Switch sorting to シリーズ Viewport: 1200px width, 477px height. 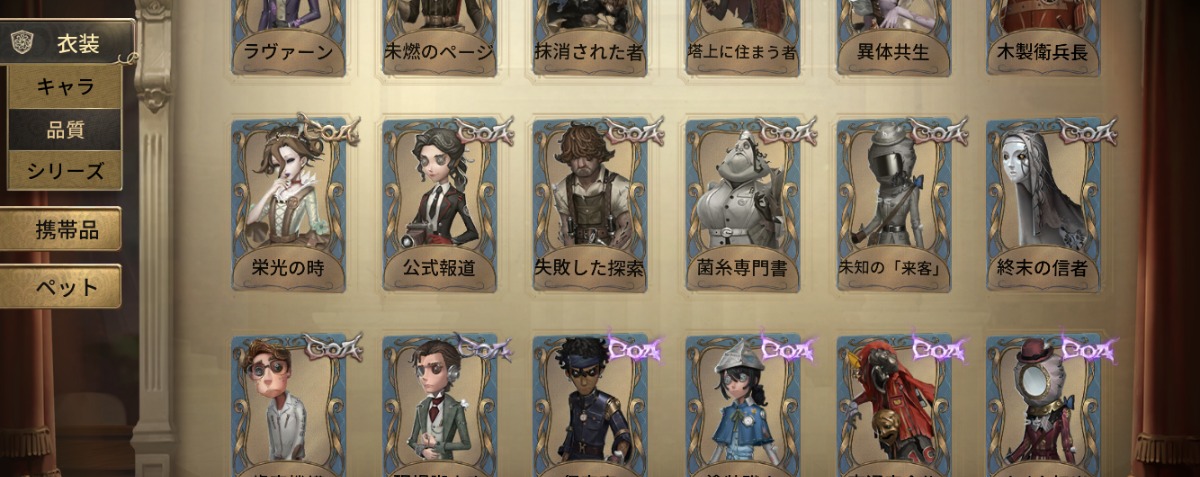coord(66,171)
